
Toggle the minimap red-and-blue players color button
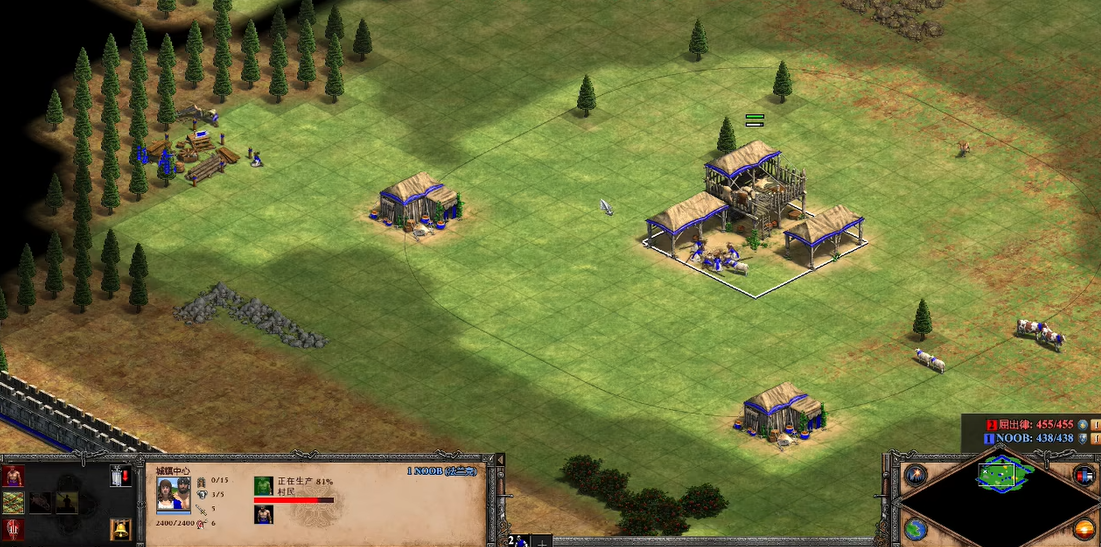tap(1083, 475)
